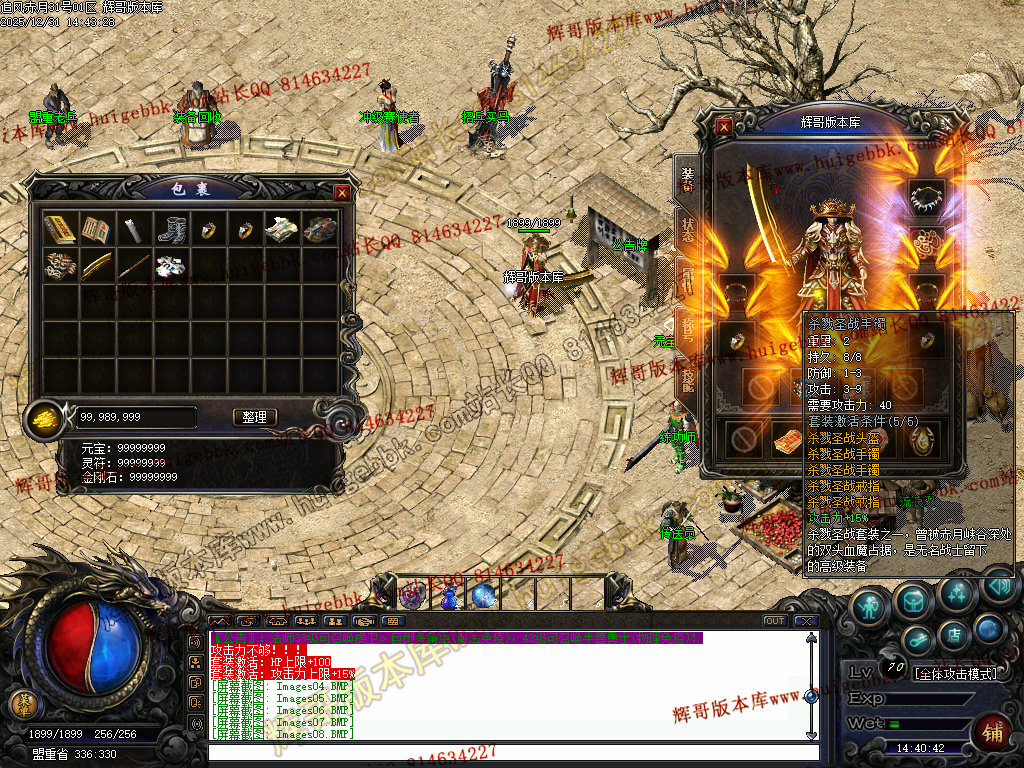Pick the silver boots in the inventory
This screenshot has width=1024, height=768.
click(171, 229)
